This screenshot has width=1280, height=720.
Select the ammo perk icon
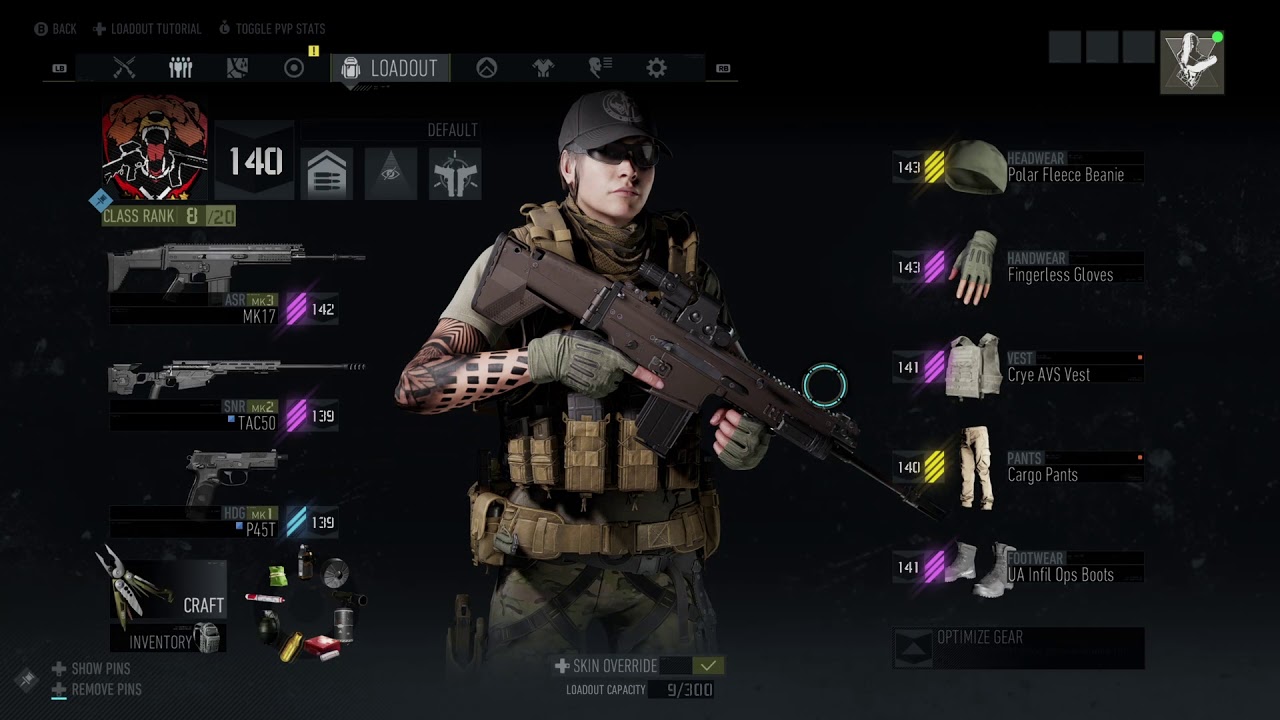click(326, 174)
